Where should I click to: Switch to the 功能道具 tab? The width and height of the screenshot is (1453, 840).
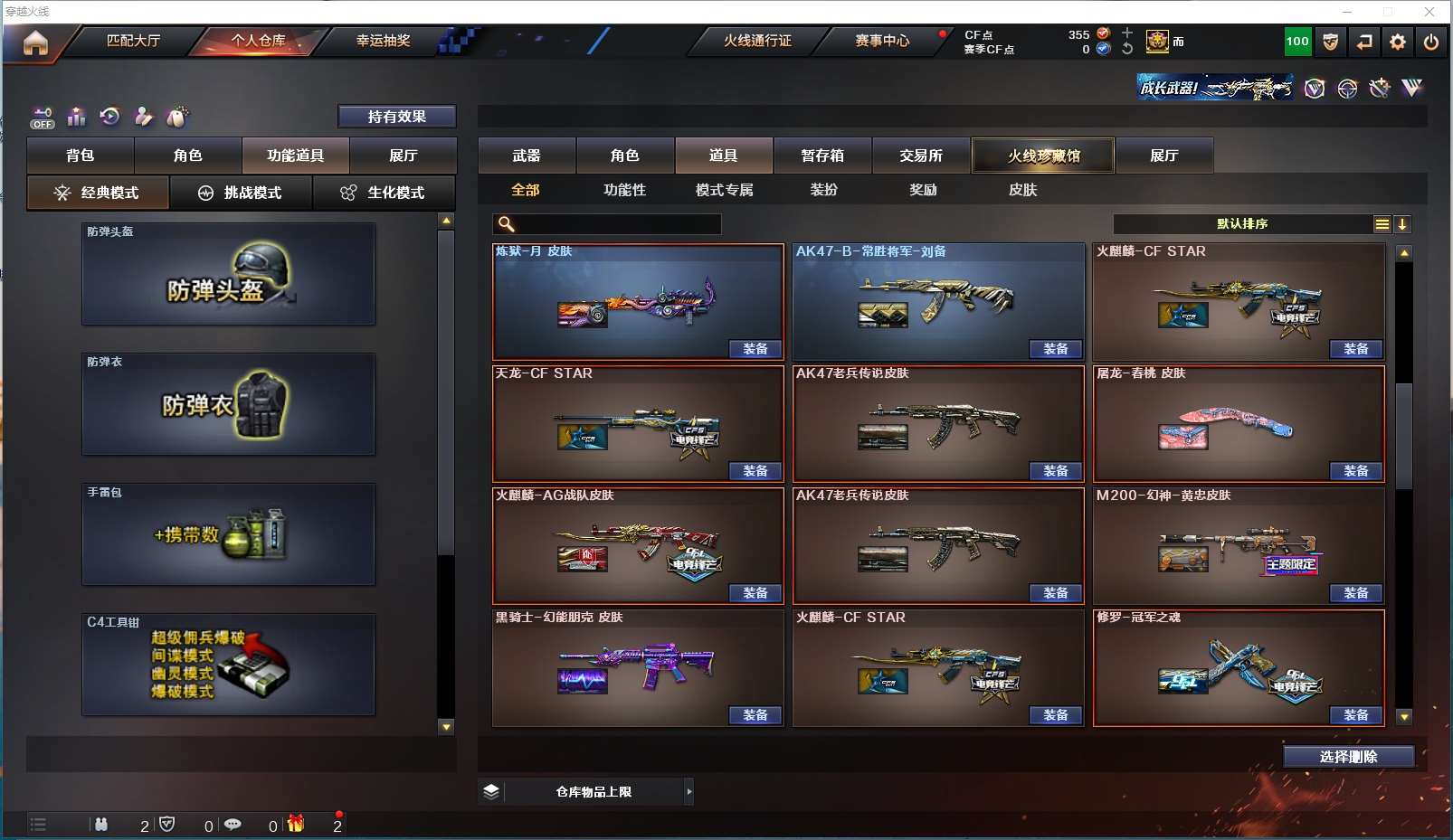point(295,156)
